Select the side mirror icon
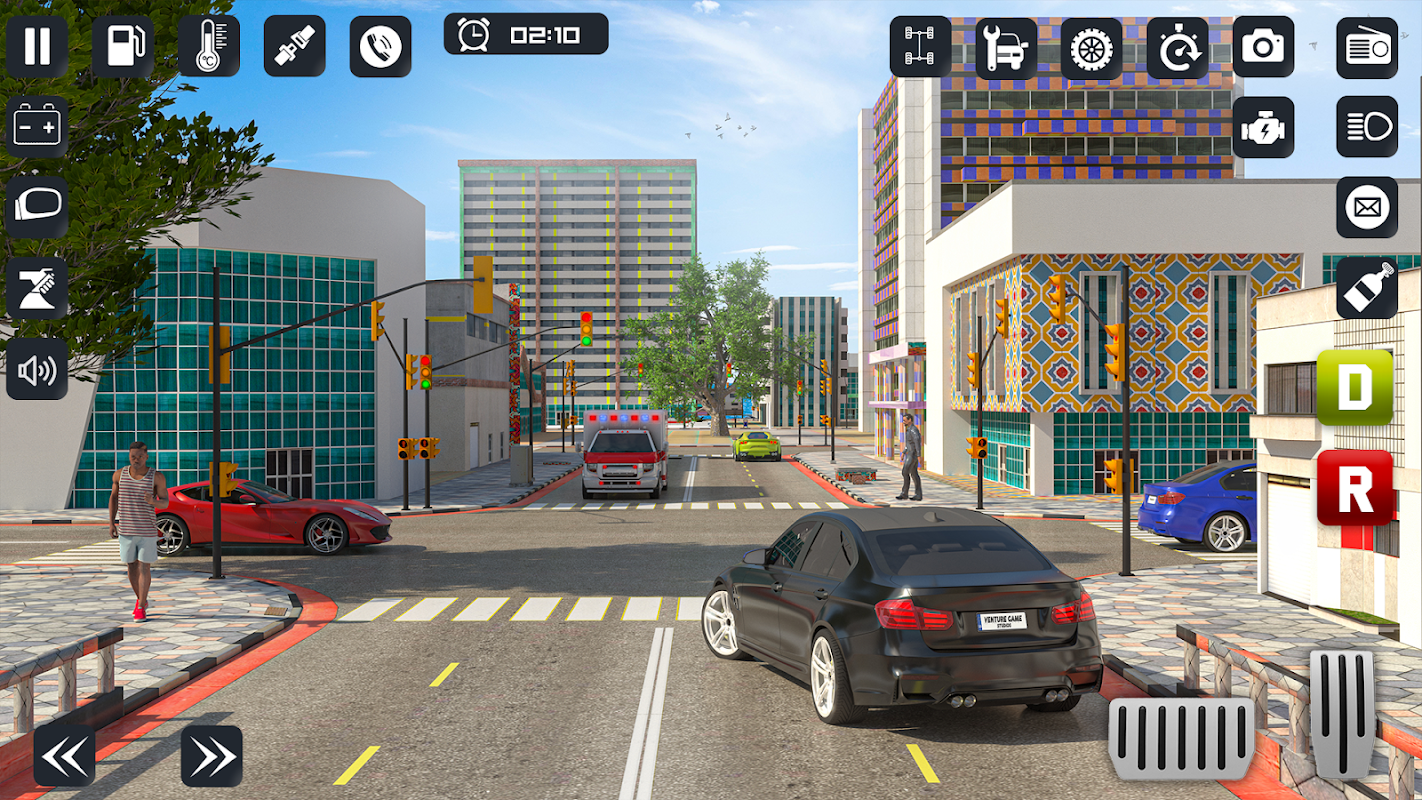The width and height of the screenshot is (1422, 800). 37,207
